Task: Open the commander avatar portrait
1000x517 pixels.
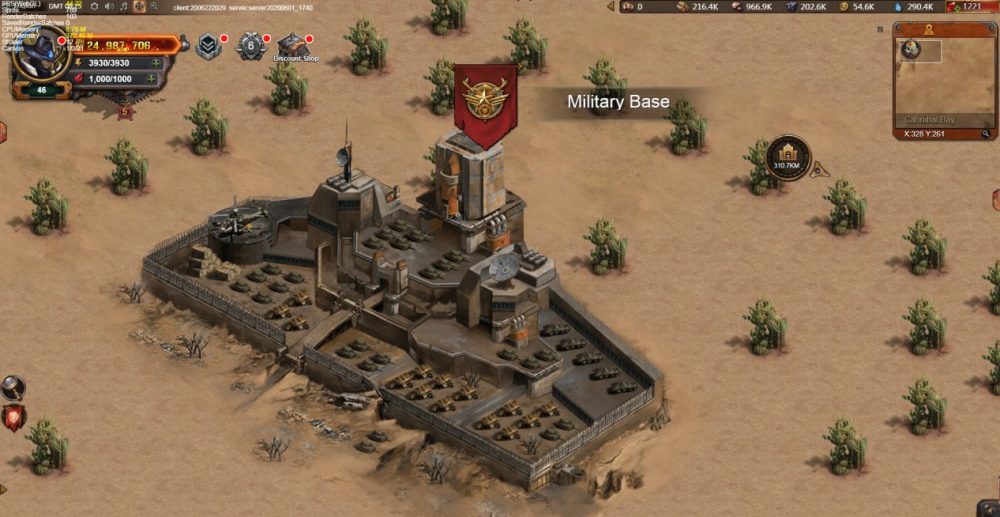Action: tap(40, 57)
